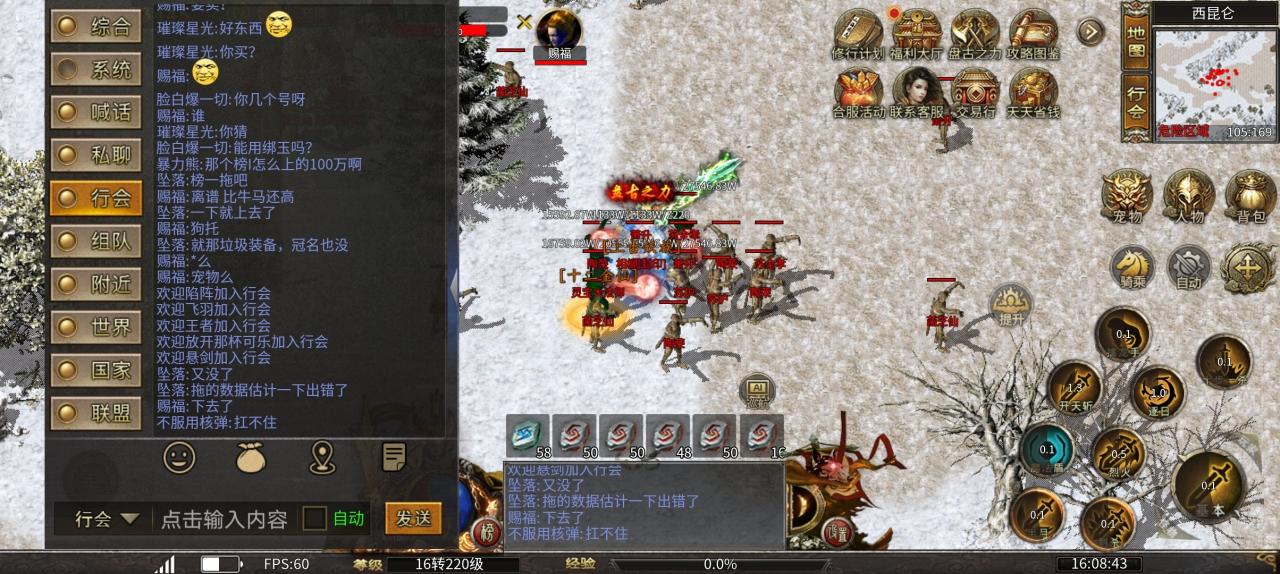Image resolution: width=1280 pixels, height=574 pixels.
Task: Toggle the 自动 auto-battle gear icon
Action: pos(1189,266)
